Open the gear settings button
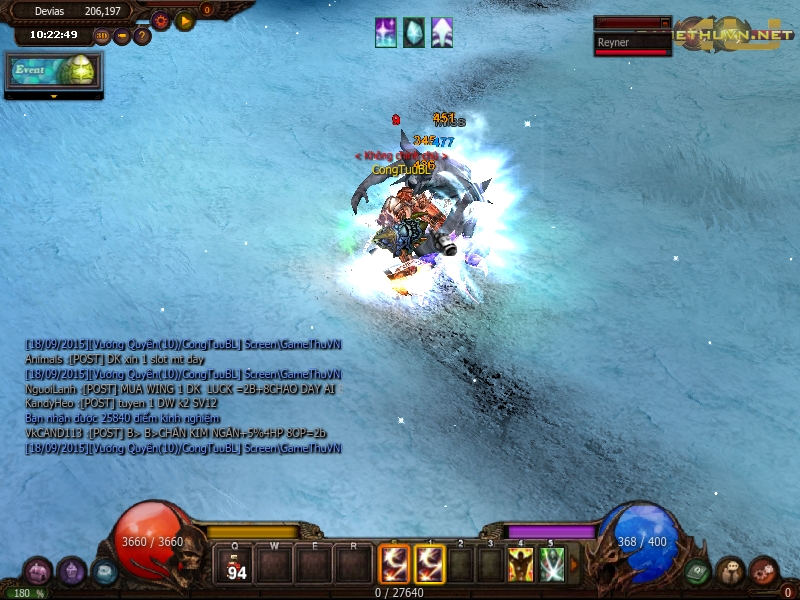The width and height of the screenshot is (800, 600). 160,19
